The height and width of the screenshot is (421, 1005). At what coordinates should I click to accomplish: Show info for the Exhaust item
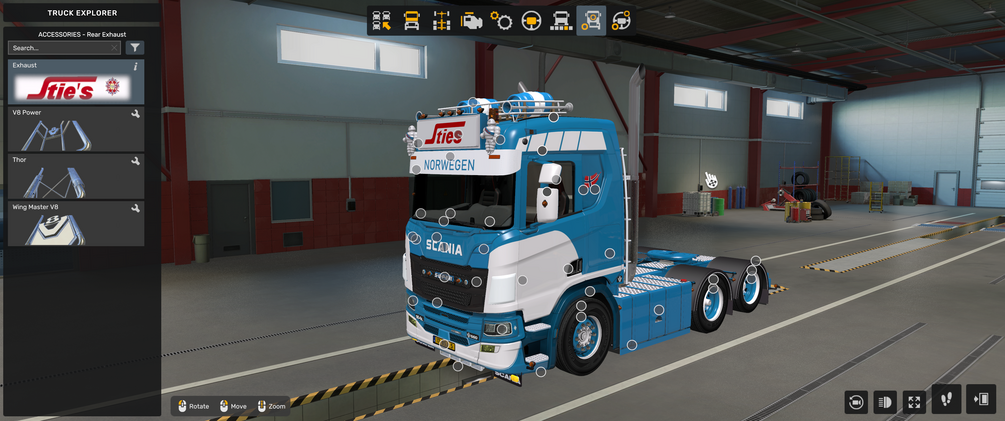click(x=136, y=66)
